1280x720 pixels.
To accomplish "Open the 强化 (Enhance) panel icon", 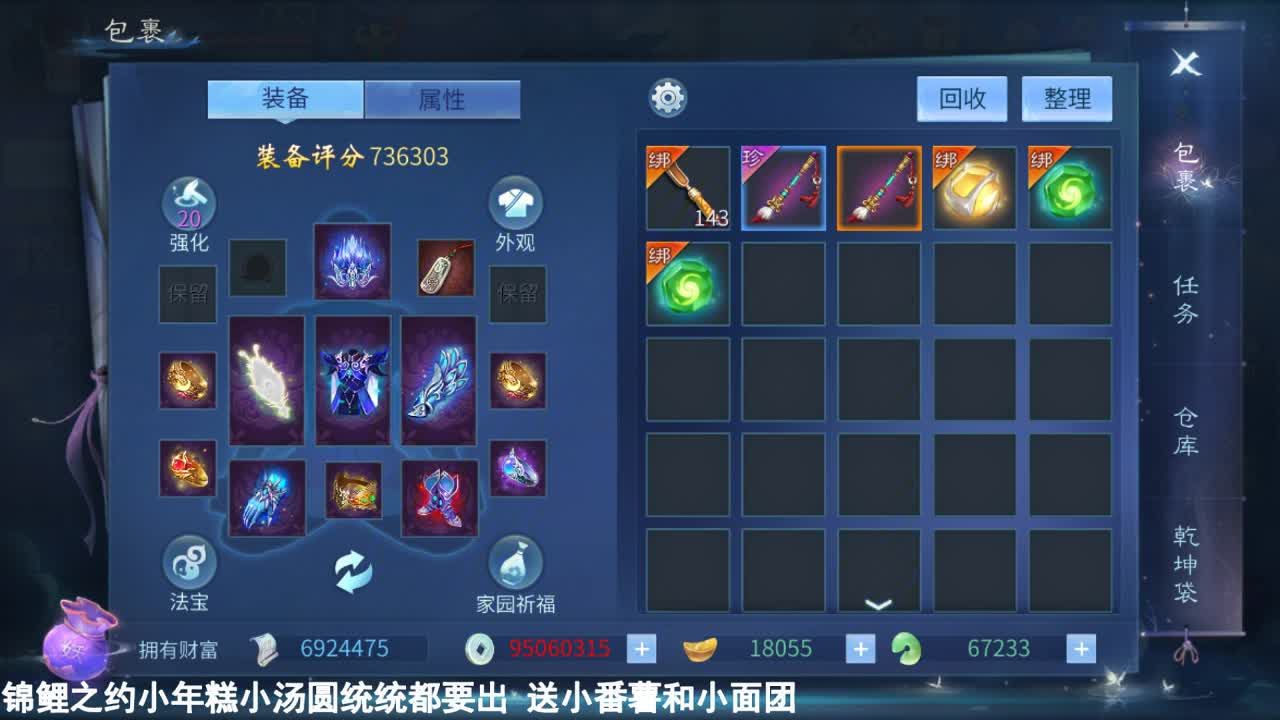I will tap(188, 206).
